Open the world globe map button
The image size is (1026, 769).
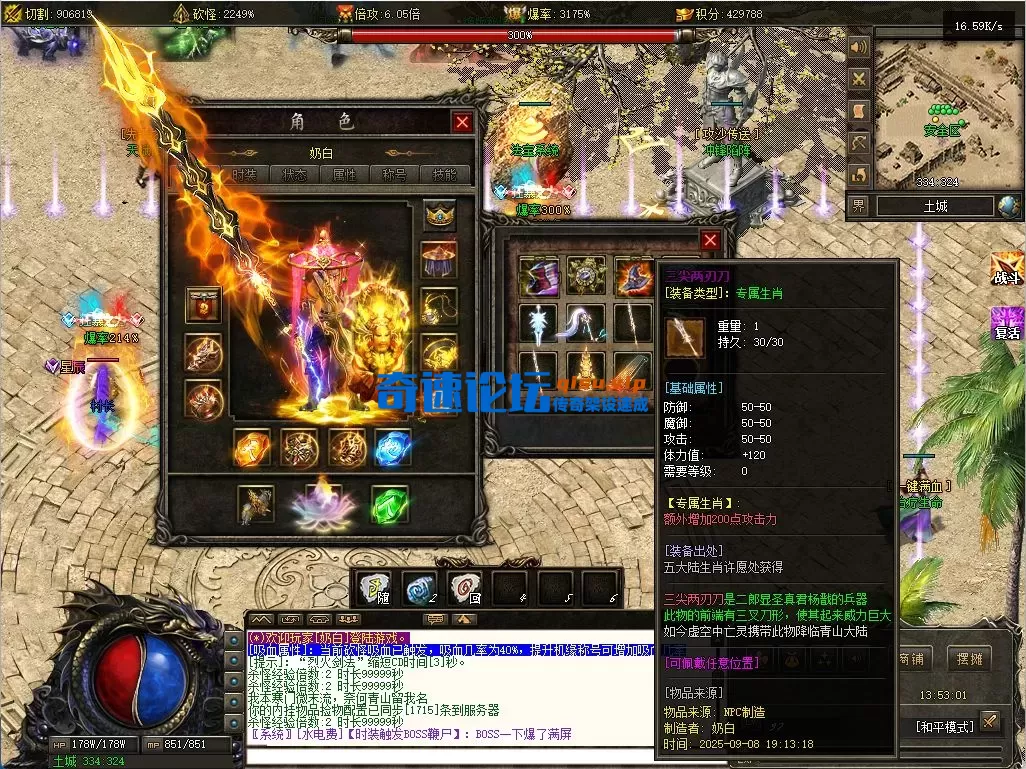pyautogui.click(x=1009, y=206)
